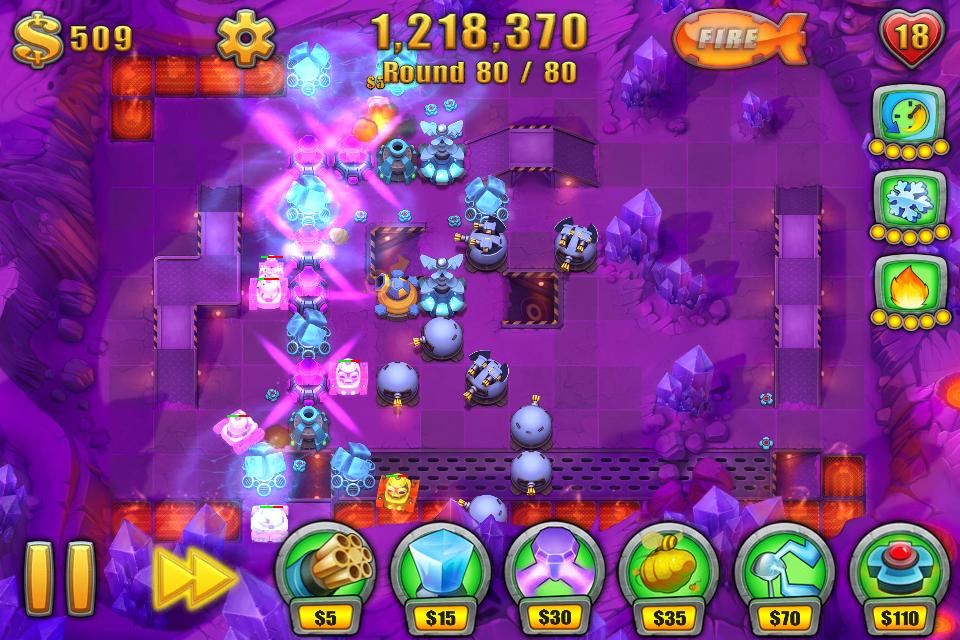Trigger the flame fire power-up
This screenshot has width=960, height=640.
pyautogui.click(x=909, y=286)
